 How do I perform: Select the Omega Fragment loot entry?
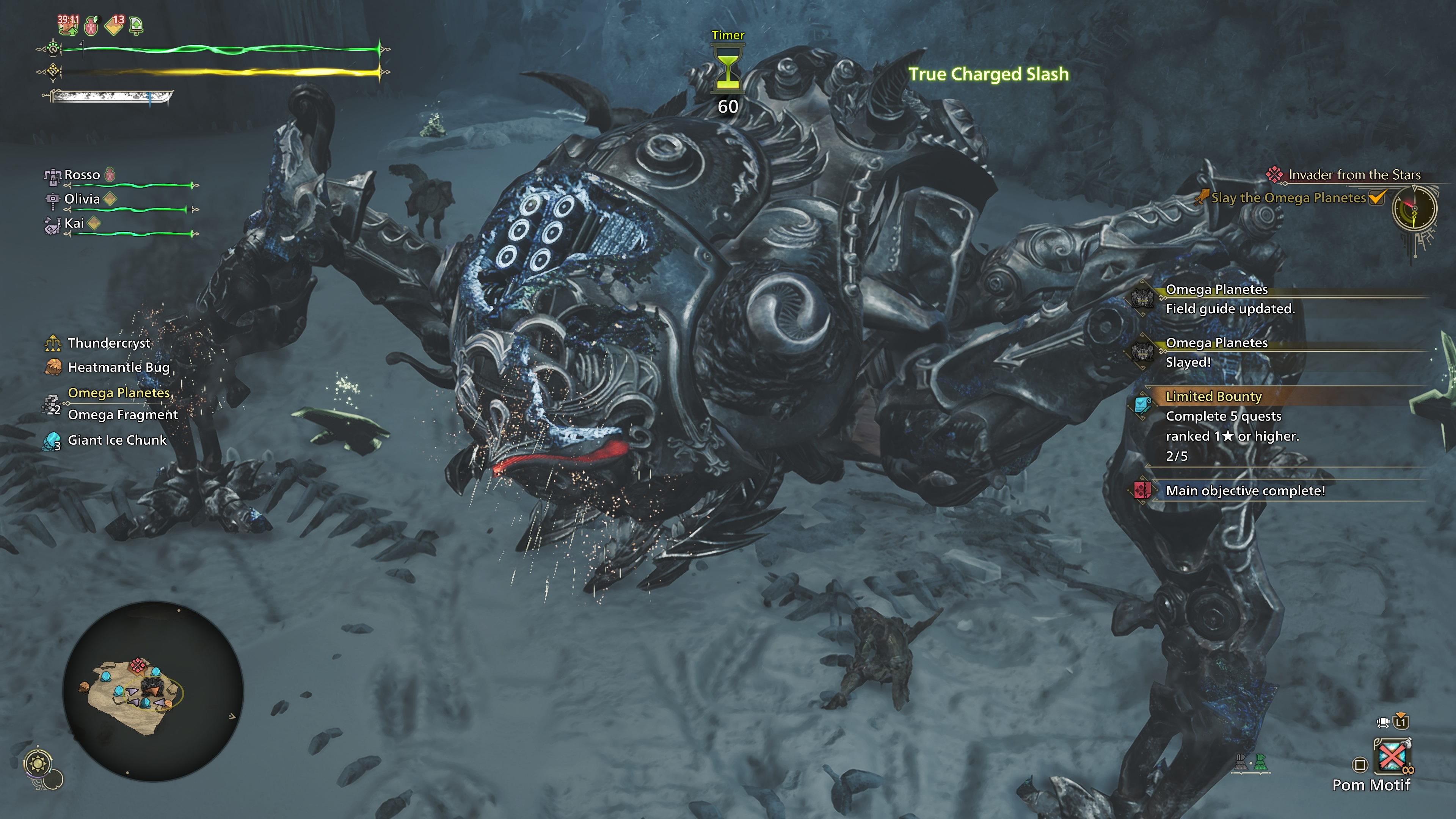click(x=122, y=415)
